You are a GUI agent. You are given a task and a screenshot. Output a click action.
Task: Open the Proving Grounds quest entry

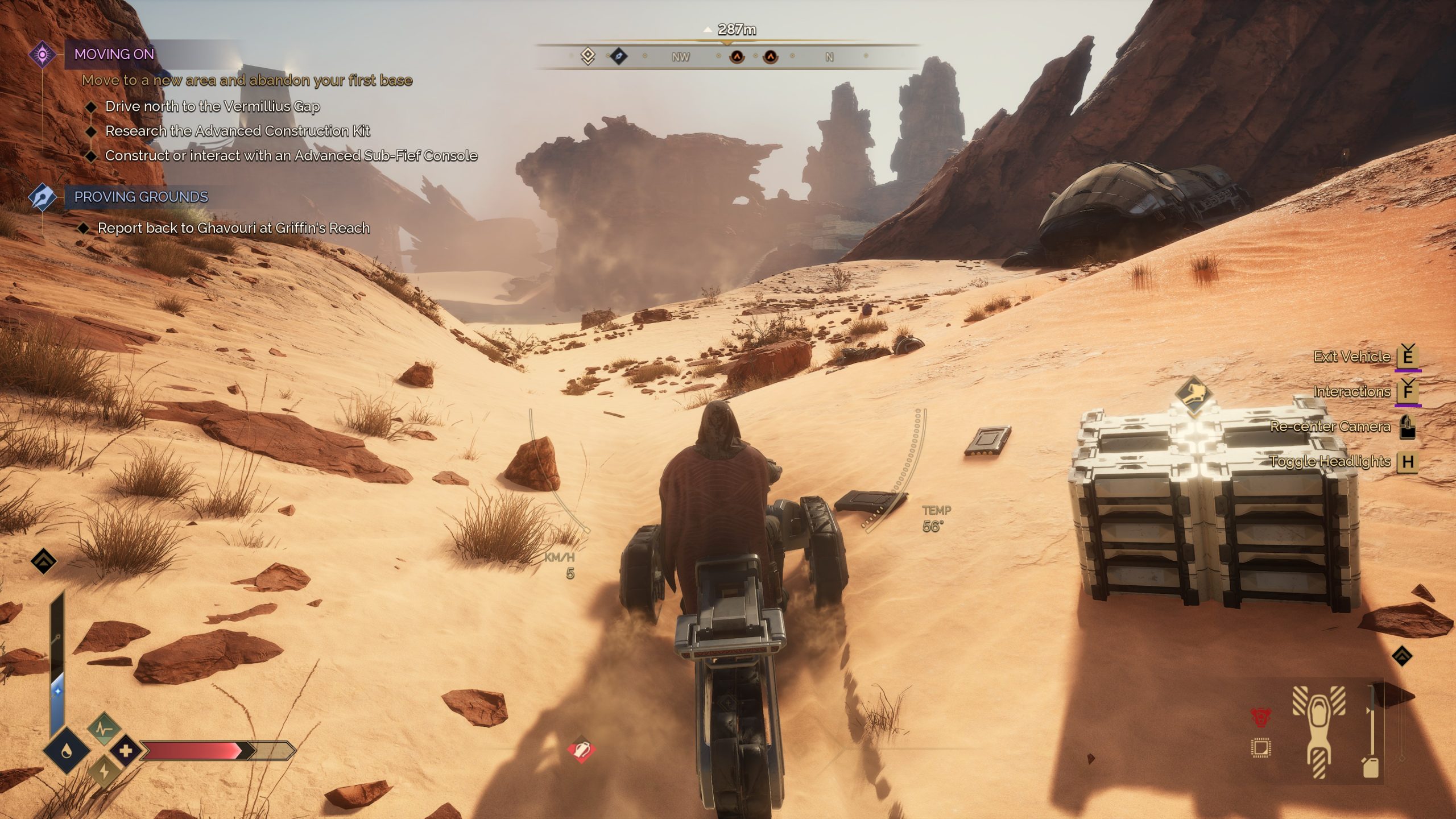tap(141, 197)
